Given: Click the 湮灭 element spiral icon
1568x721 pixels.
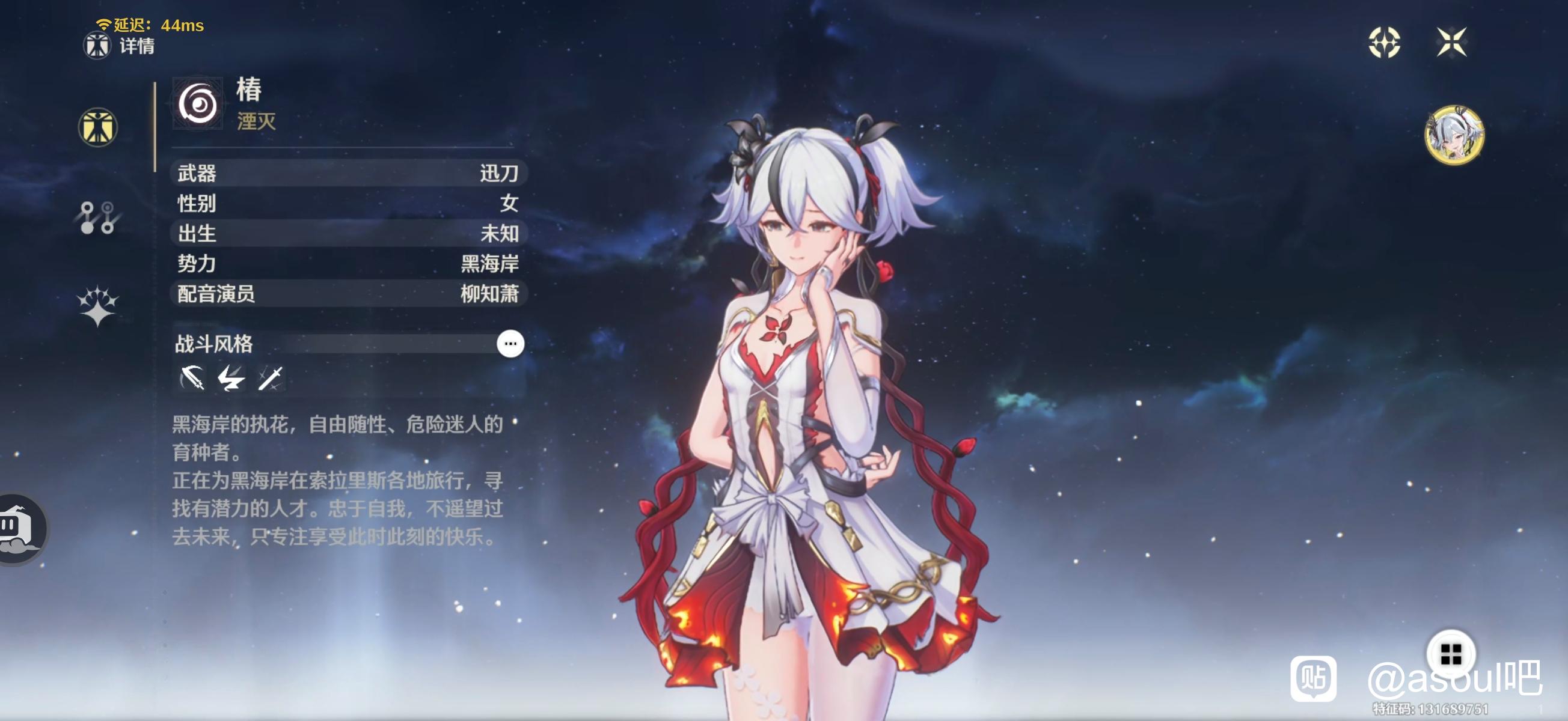Looking at the screenshot, I should [x=198, y=104].
